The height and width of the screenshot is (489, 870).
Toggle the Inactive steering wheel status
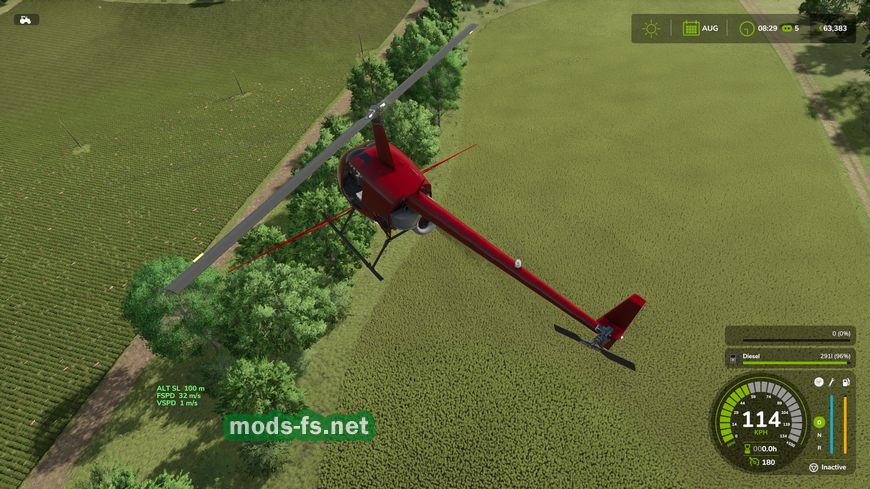814,467
